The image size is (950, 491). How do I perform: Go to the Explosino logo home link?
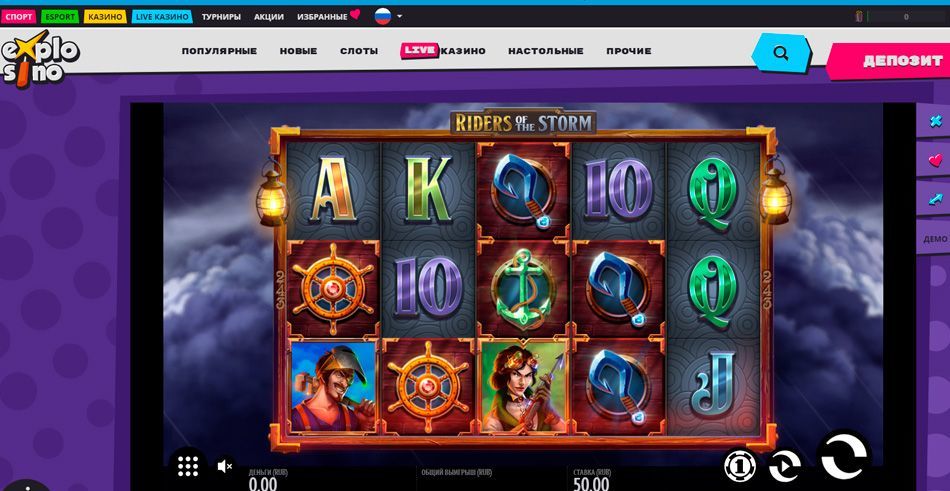point(38,60)
